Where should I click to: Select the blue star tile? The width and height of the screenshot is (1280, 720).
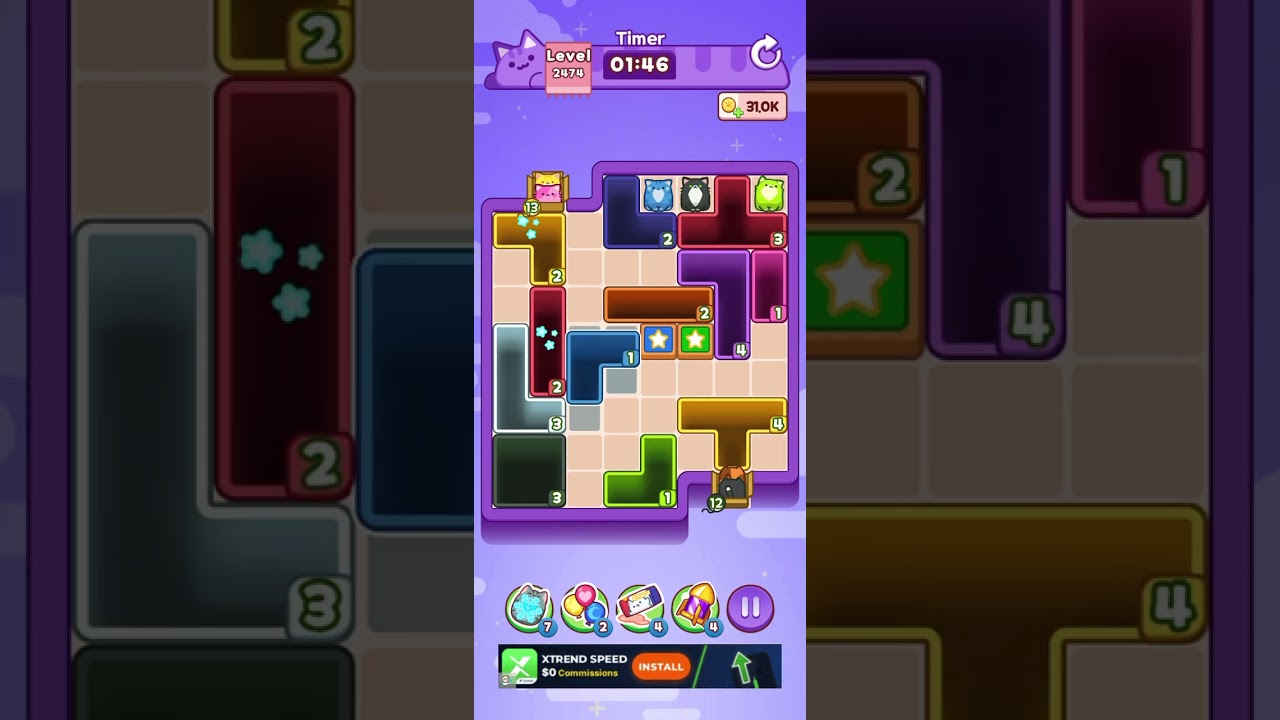pos(658,340)
